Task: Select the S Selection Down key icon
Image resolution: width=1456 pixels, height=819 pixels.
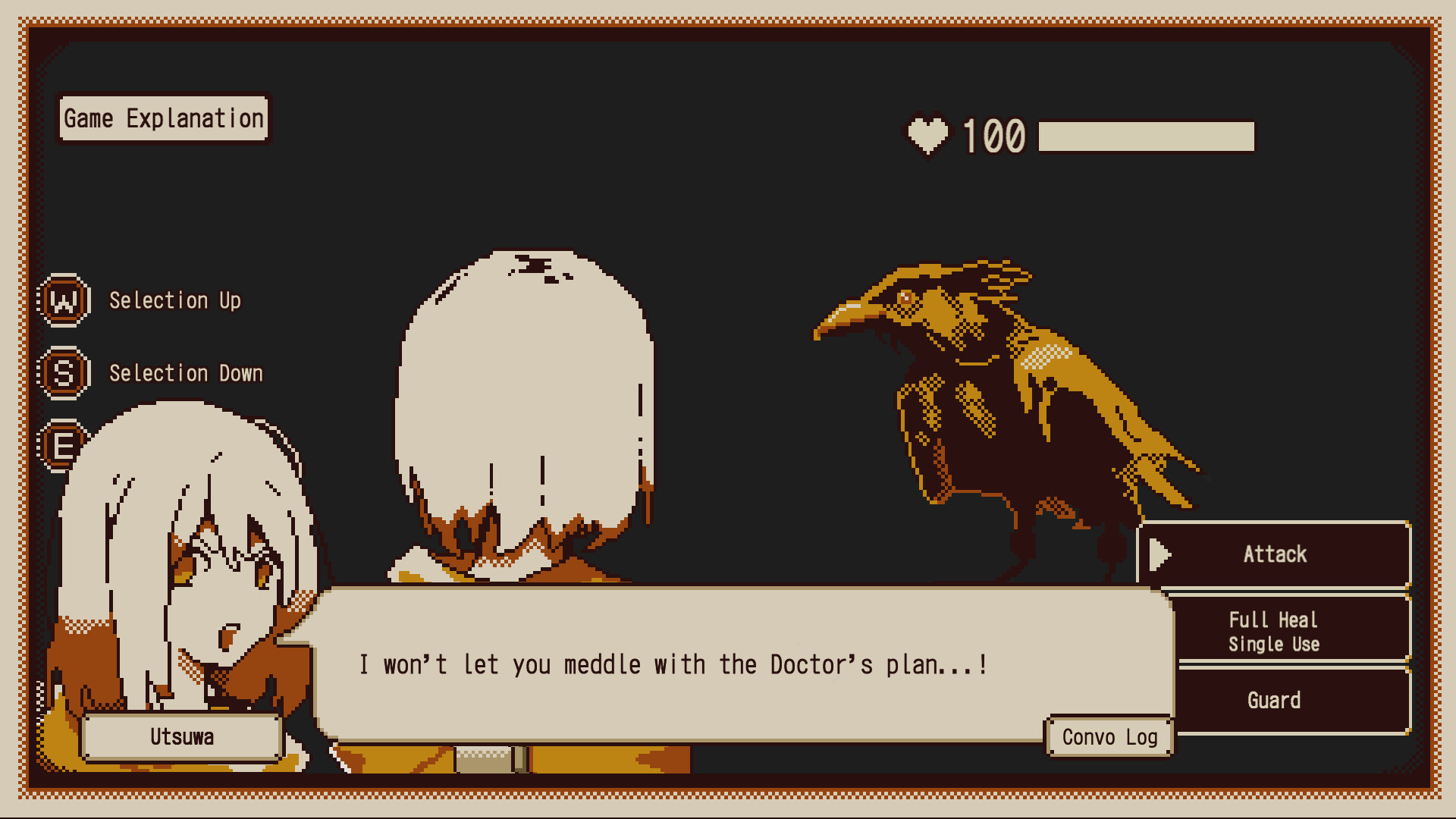Action: click(64, 373)
